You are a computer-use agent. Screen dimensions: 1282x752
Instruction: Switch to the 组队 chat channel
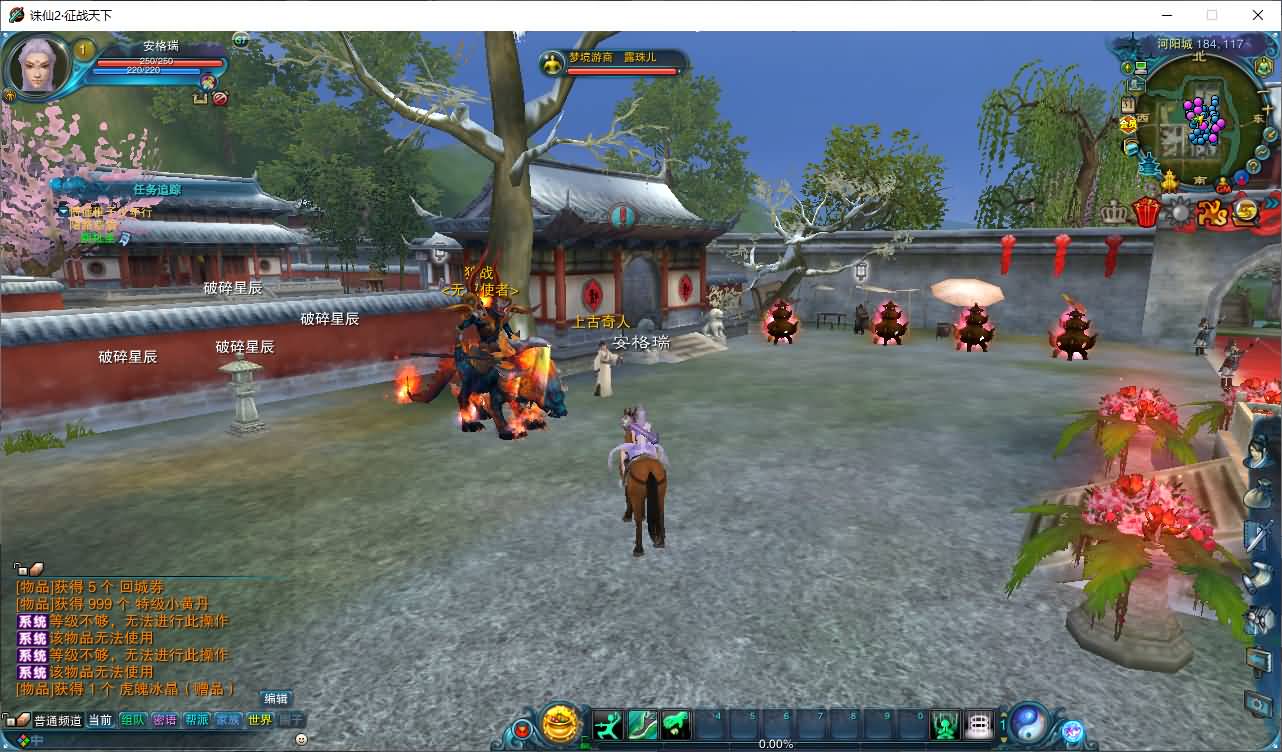(132, 720)
